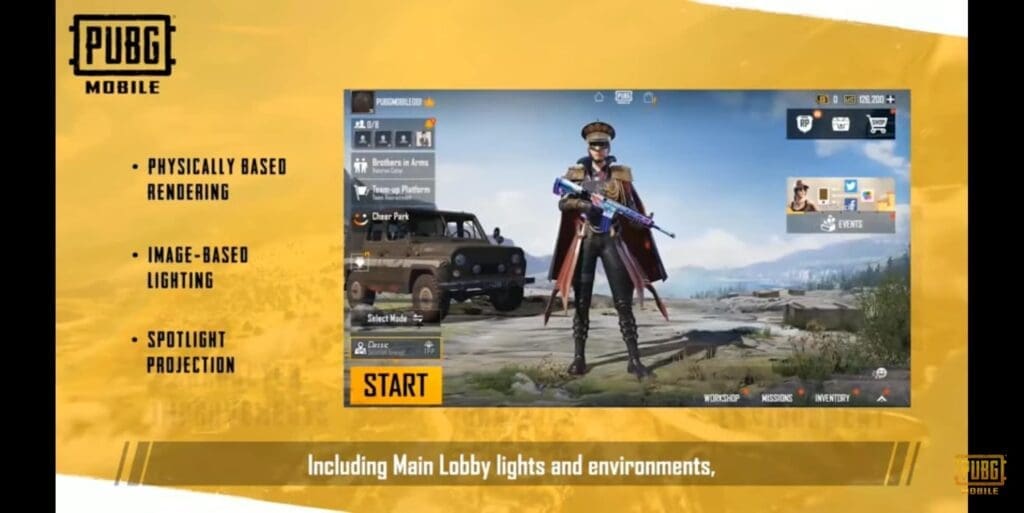Image resolution: width=1024 pixels, height=513 pixels.
Task: Tap the yellow START button
Action: click(395, 385)
